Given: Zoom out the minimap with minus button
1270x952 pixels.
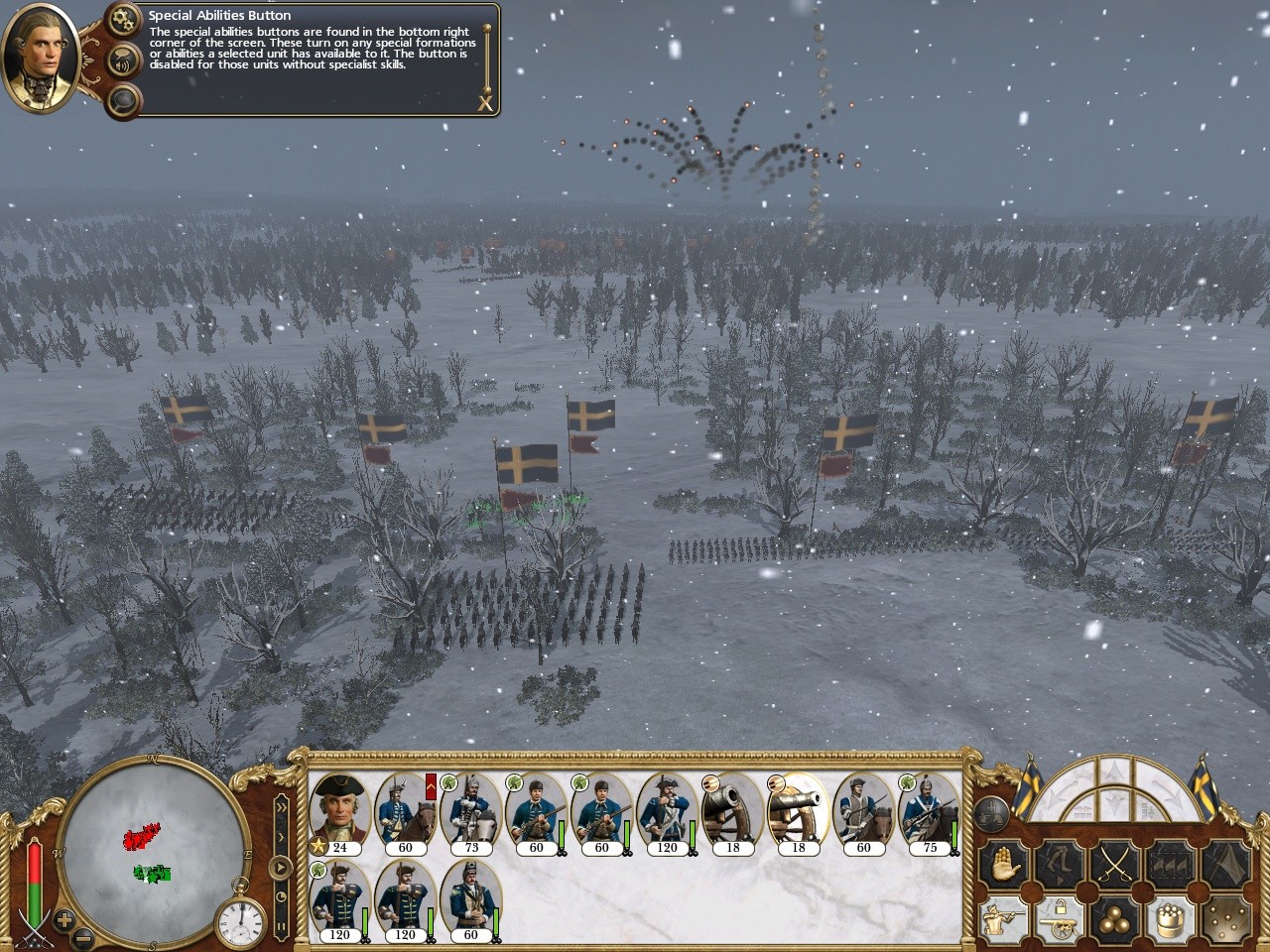Looking at the screenshot, I should pyautogui.click(x=83, y=934).
